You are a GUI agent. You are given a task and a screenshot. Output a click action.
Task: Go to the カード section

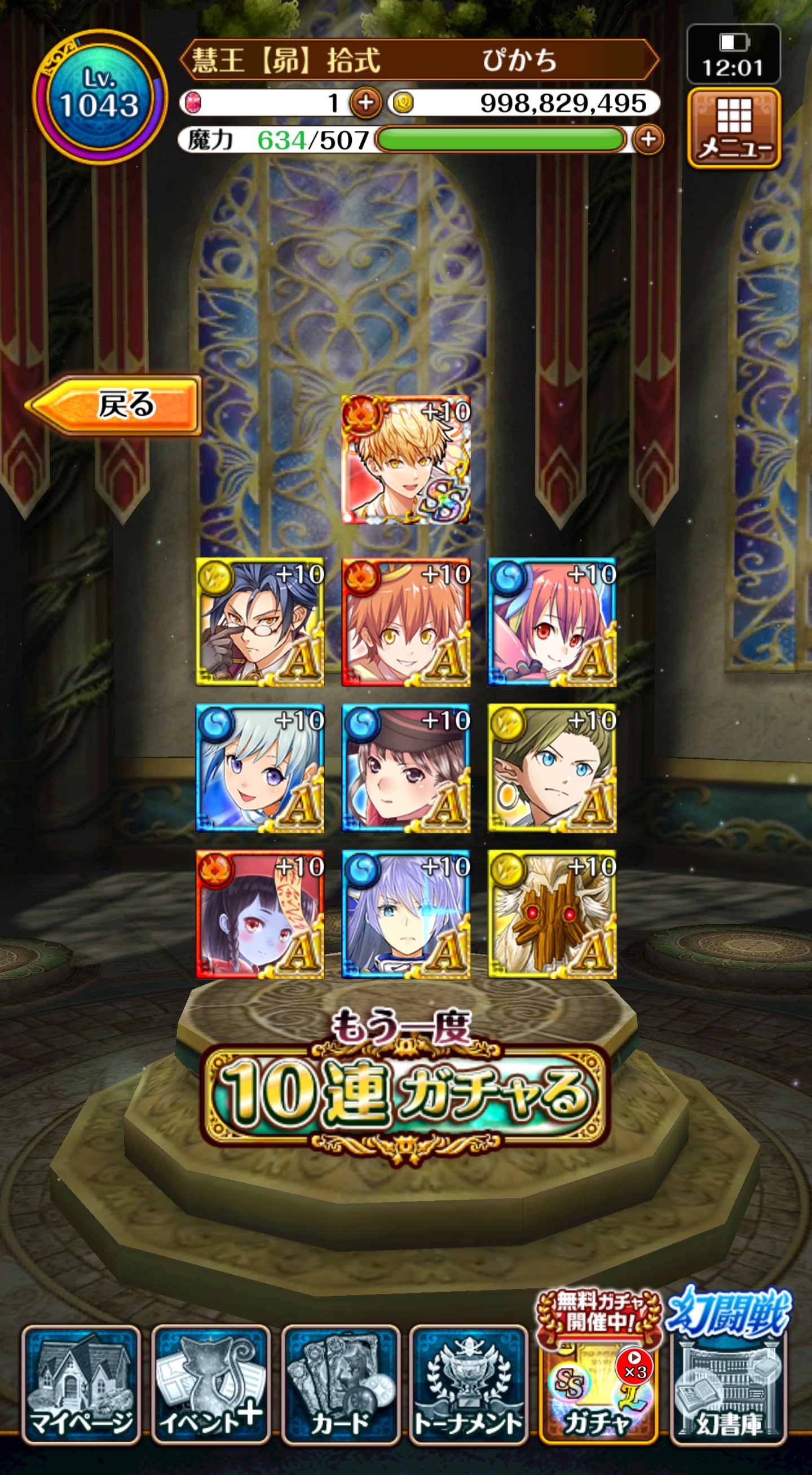[340, 1385]
